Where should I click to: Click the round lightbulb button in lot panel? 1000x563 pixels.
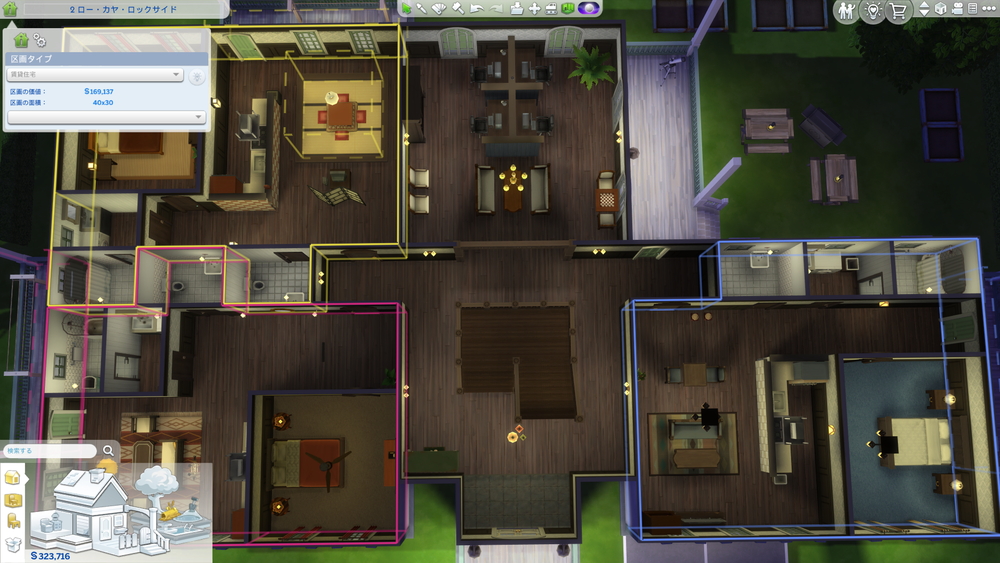[197, 76]
